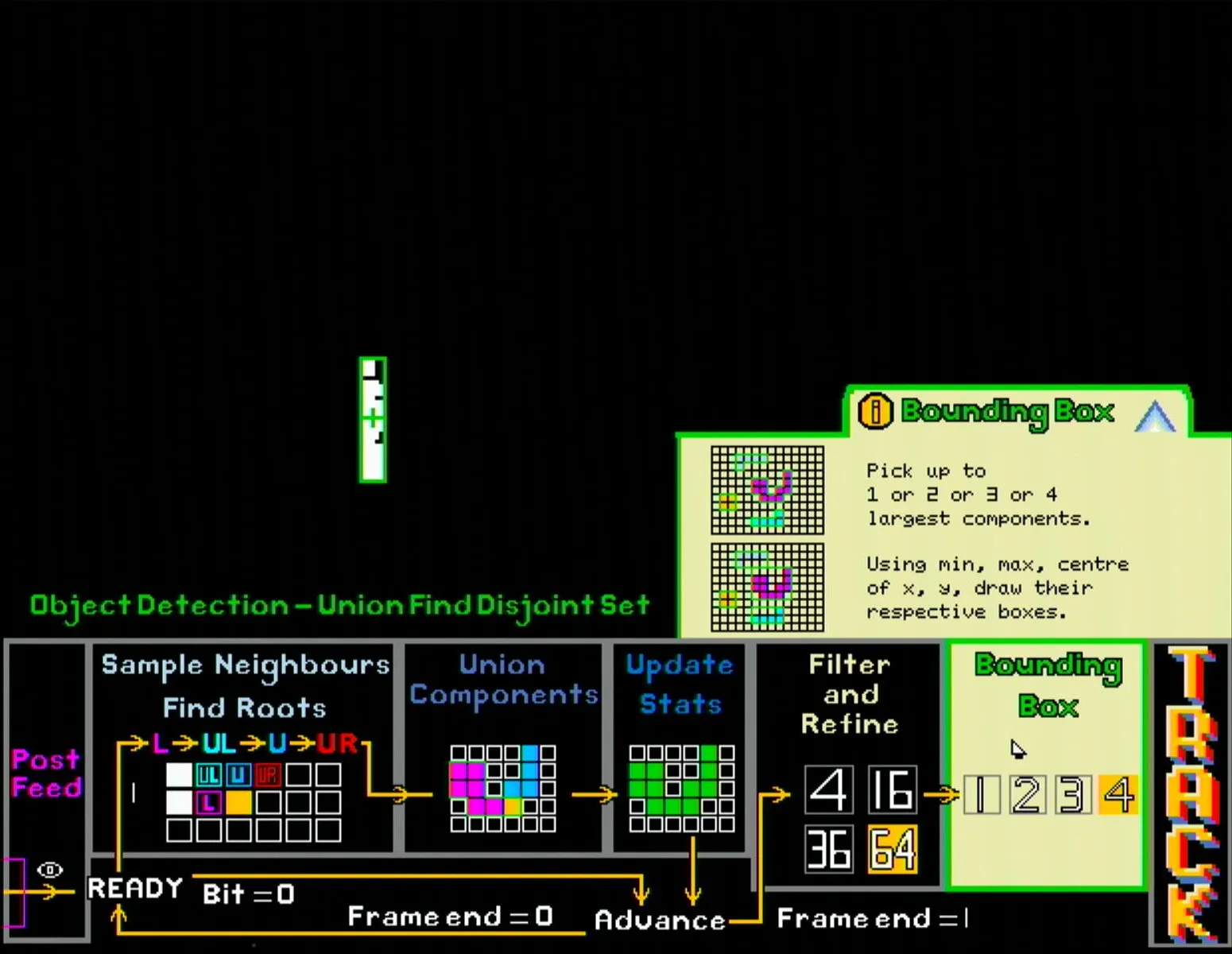Image resolution: width=1232 pixels, height=954 pixels.
Task: Select component count 2 in Bounding Box panel
Action: point(1027,793)
